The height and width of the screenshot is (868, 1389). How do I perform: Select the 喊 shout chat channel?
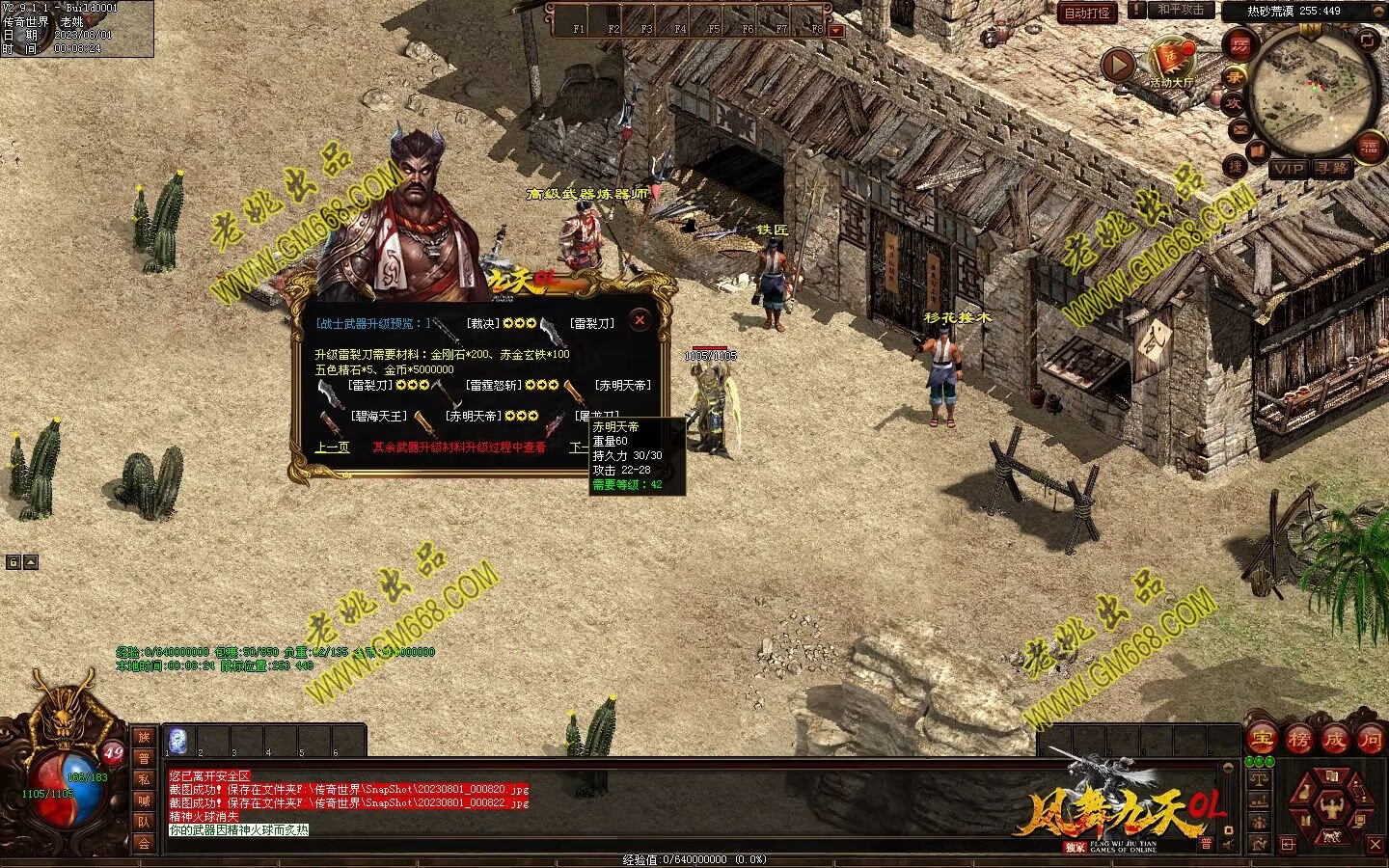coord(143,800)
